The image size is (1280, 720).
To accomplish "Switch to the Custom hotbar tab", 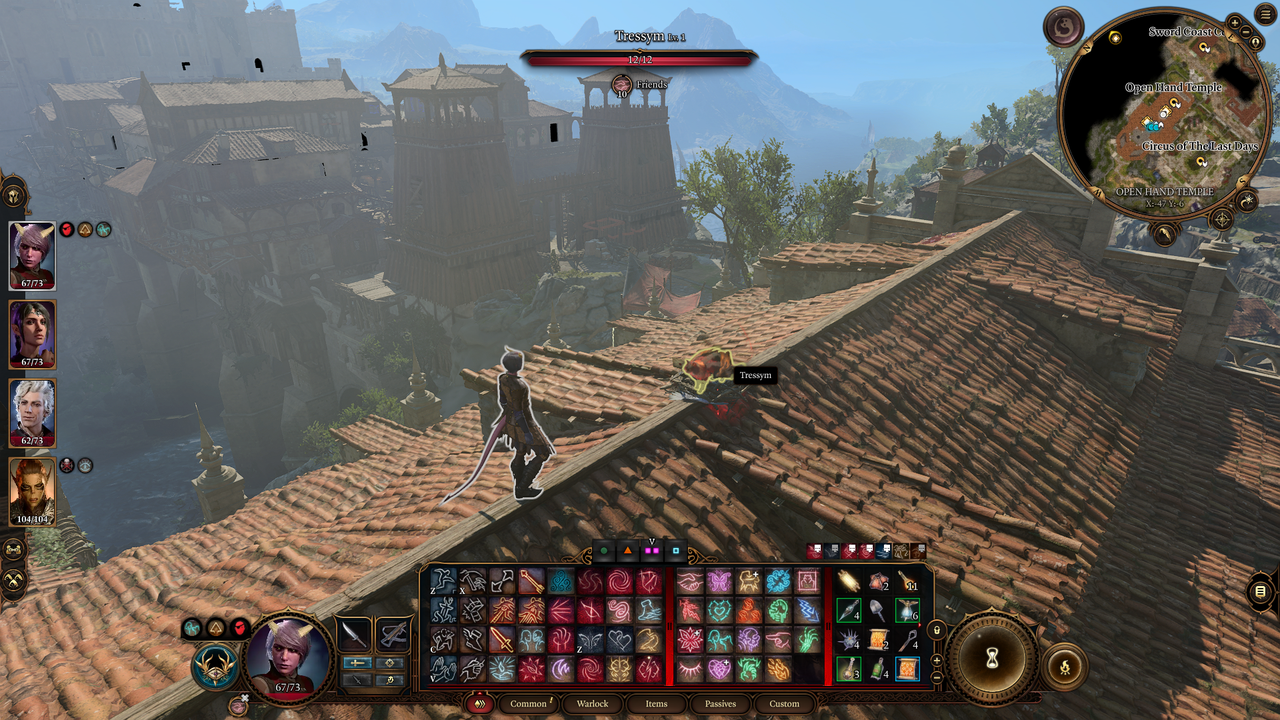I will (784, 704).
